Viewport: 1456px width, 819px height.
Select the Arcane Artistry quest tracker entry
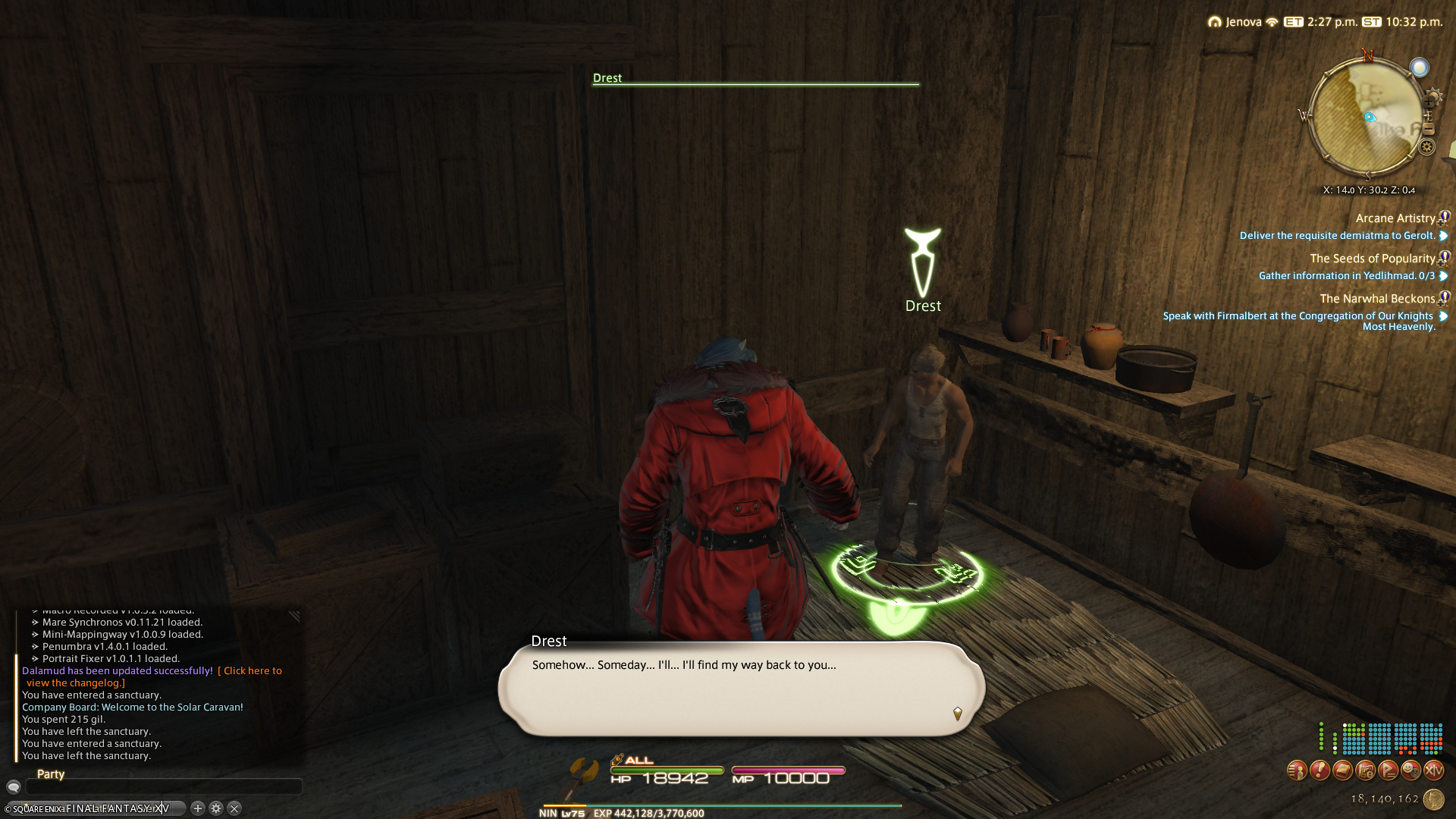pos(1395,218)
